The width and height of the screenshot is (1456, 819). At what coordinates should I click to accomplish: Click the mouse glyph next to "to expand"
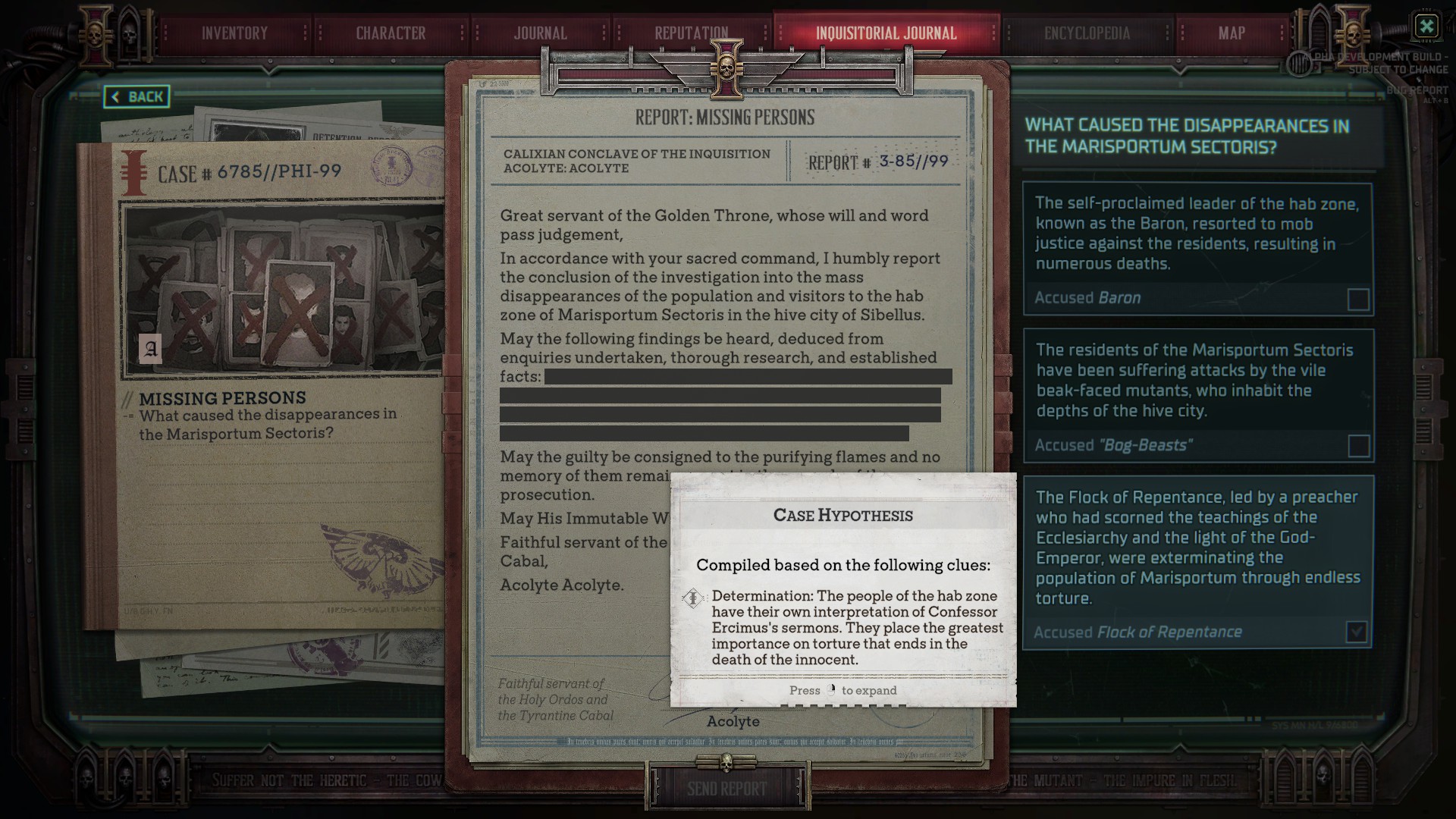tap(832, 690)
